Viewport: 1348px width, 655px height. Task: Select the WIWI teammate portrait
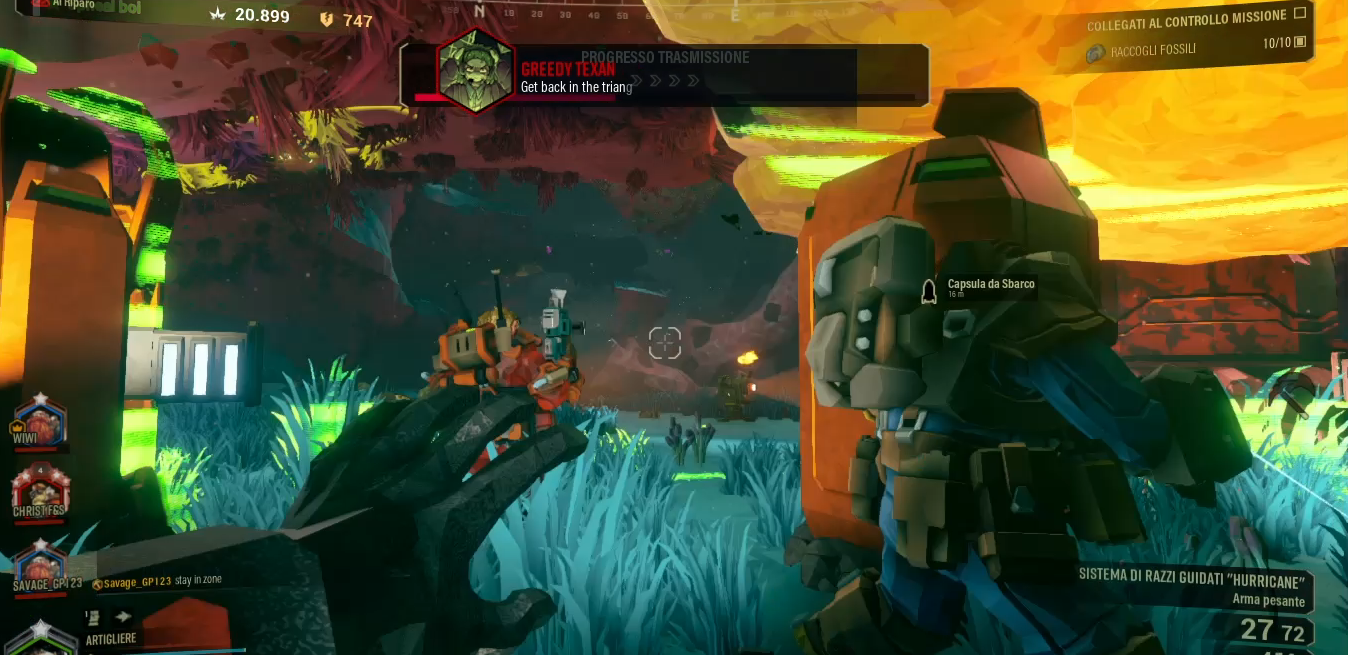coord(38,419)
